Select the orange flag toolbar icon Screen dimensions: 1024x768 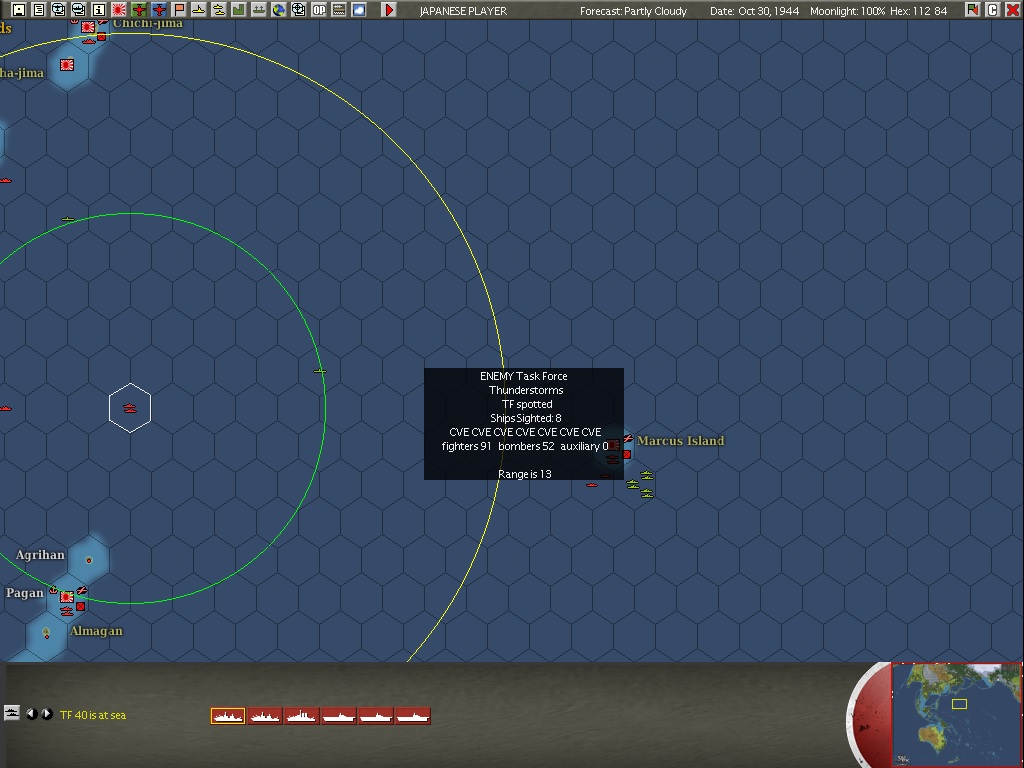click(x=179, y=10)
